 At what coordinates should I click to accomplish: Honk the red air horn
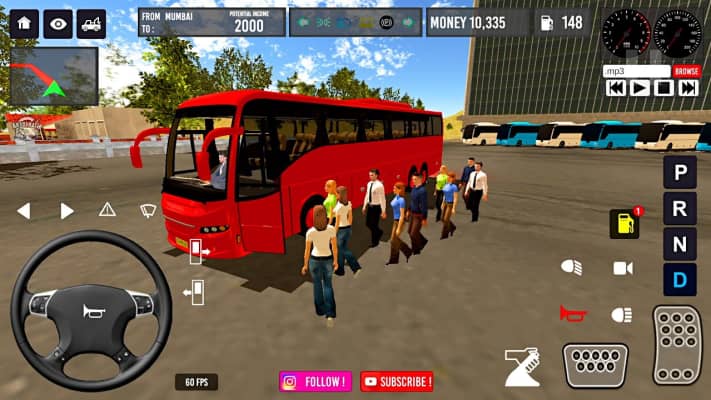[572, 314]
